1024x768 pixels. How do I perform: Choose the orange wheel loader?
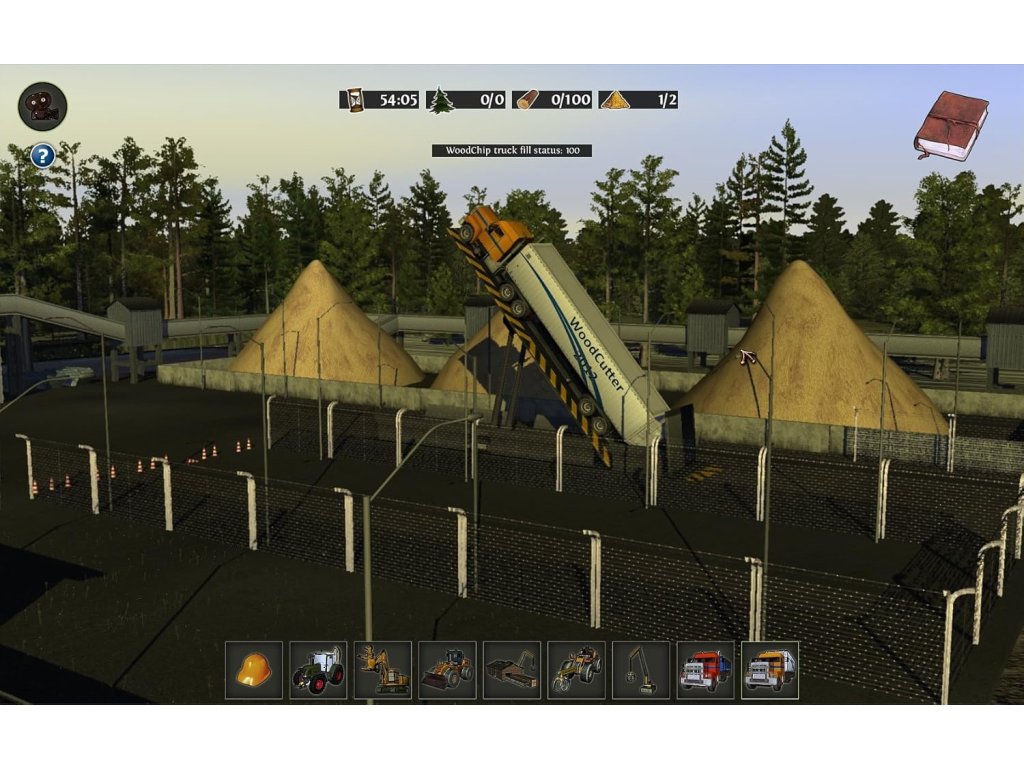click(x=447, y=670)
